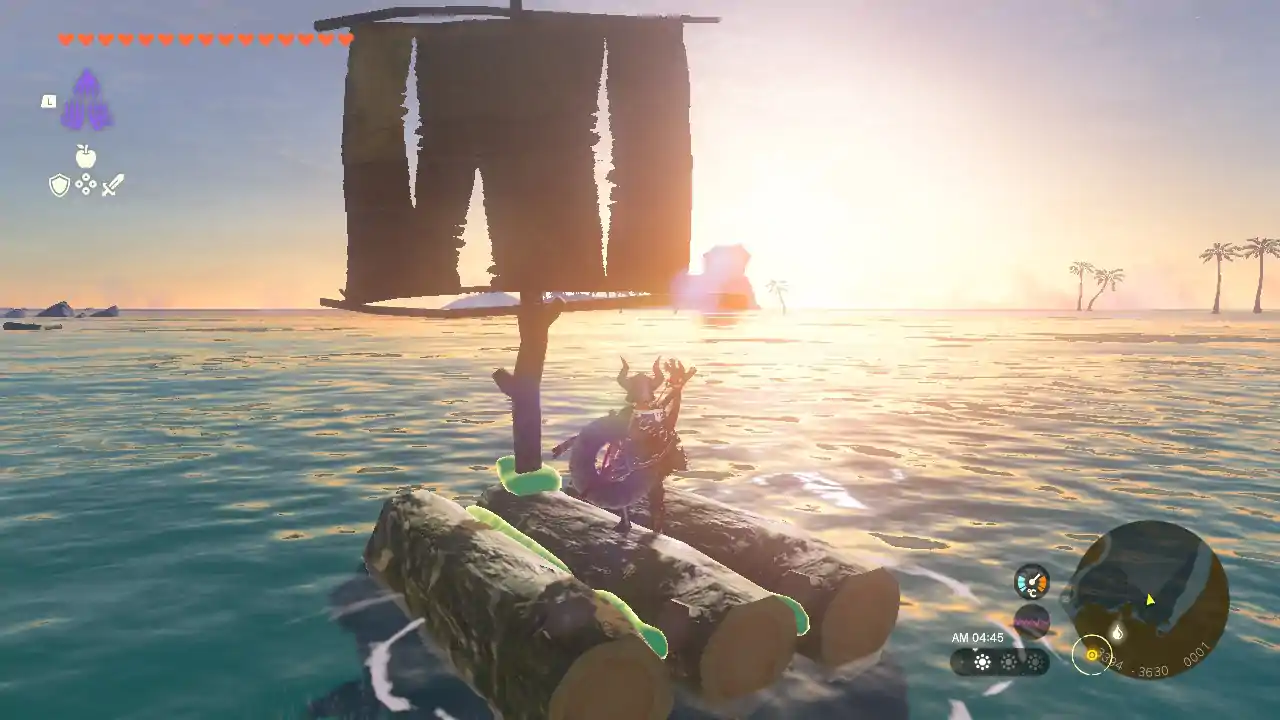Select the apple materials quick-menu icon

(x=86, y=156)
